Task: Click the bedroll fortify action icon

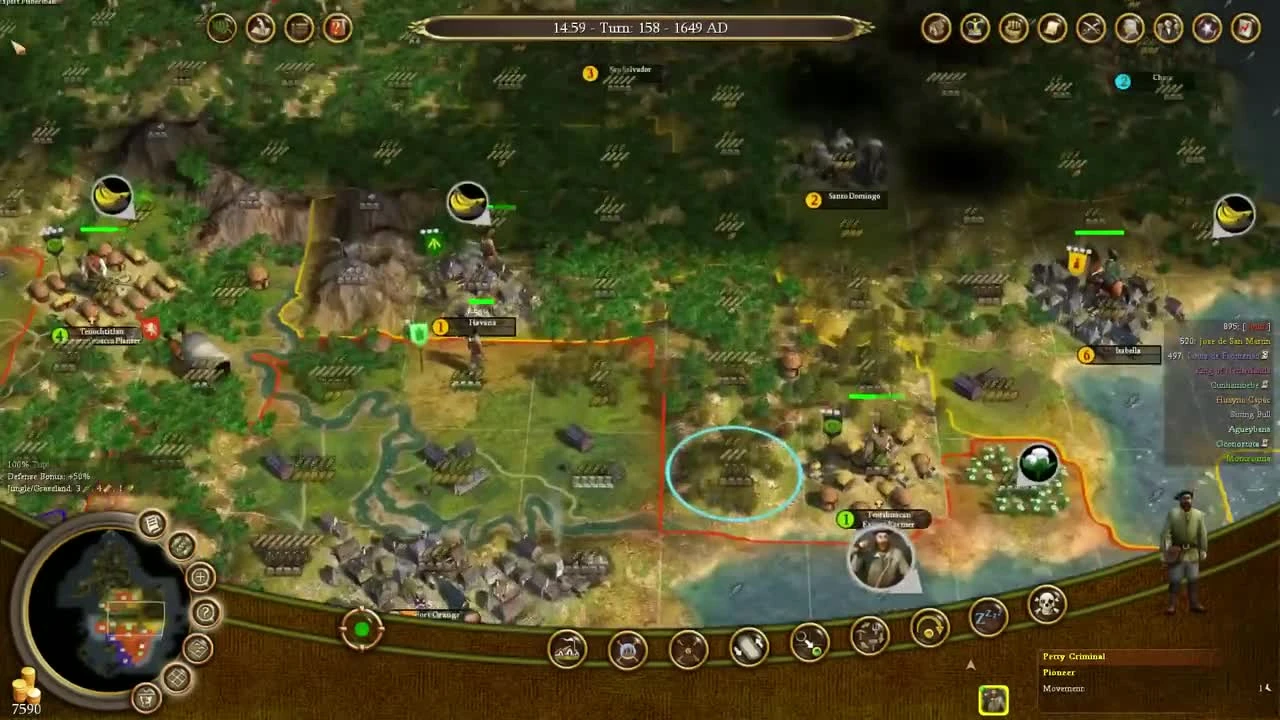Action: coord(628,650)
